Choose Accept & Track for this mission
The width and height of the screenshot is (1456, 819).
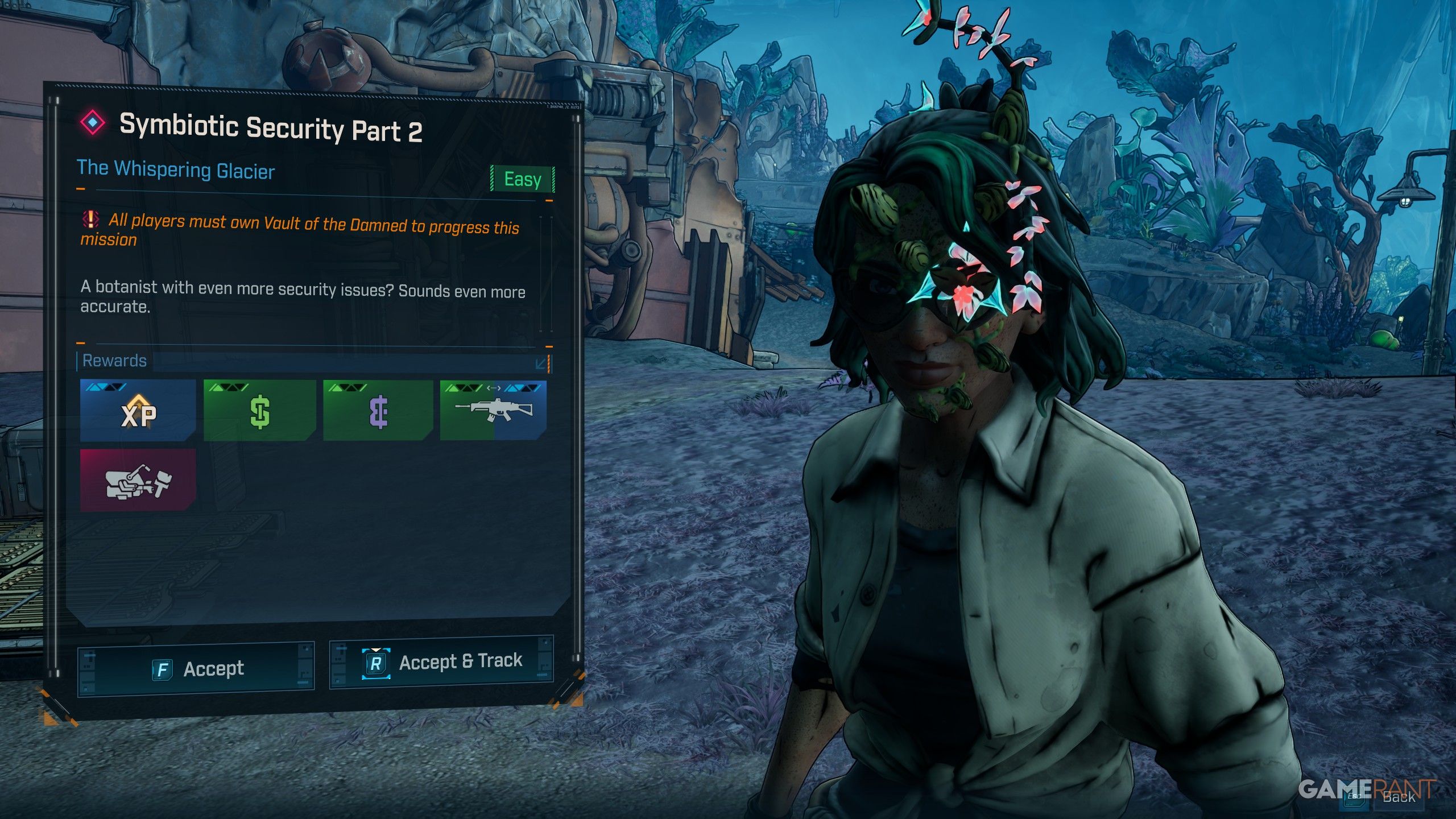(441, 661)
